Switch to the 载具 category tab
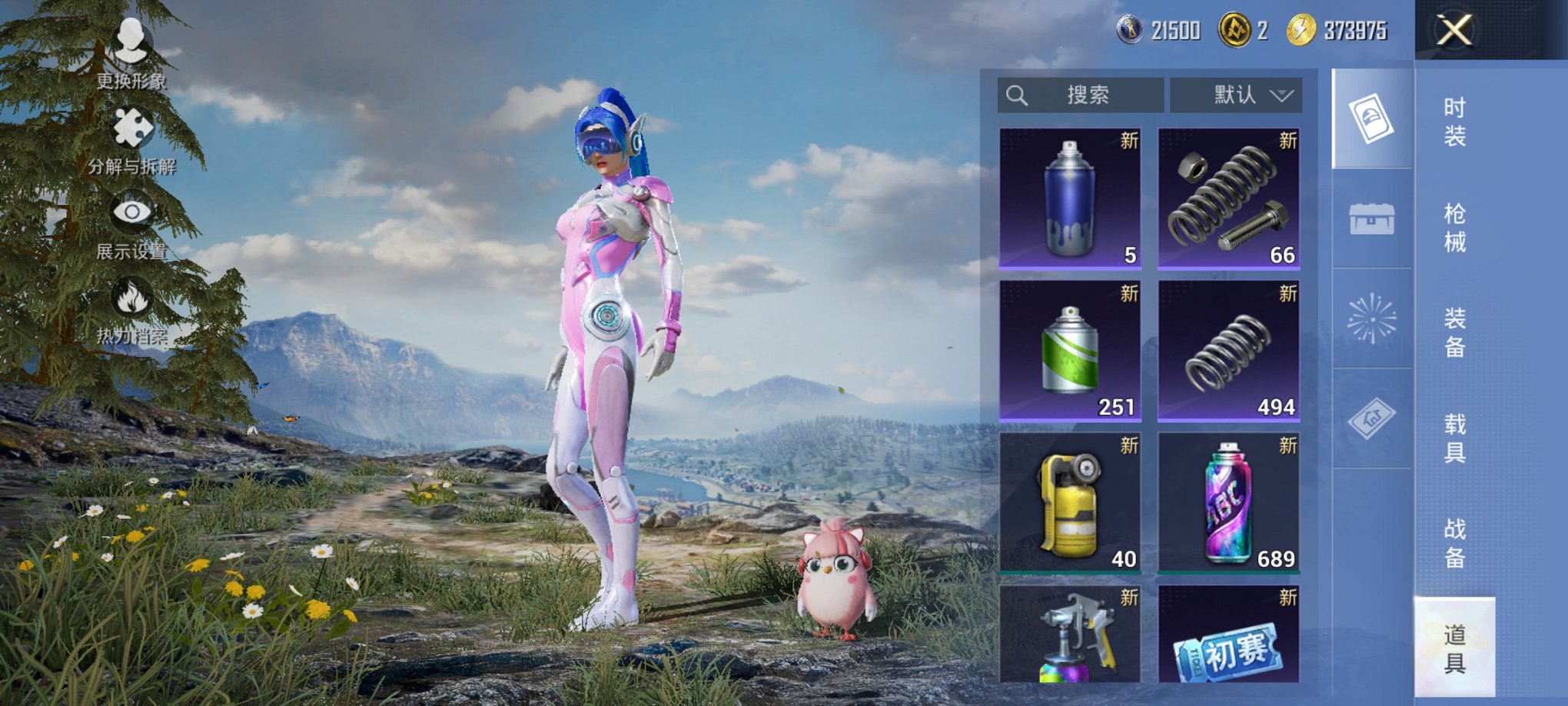Screen dimensions: 1568x706 (1454, 438)
